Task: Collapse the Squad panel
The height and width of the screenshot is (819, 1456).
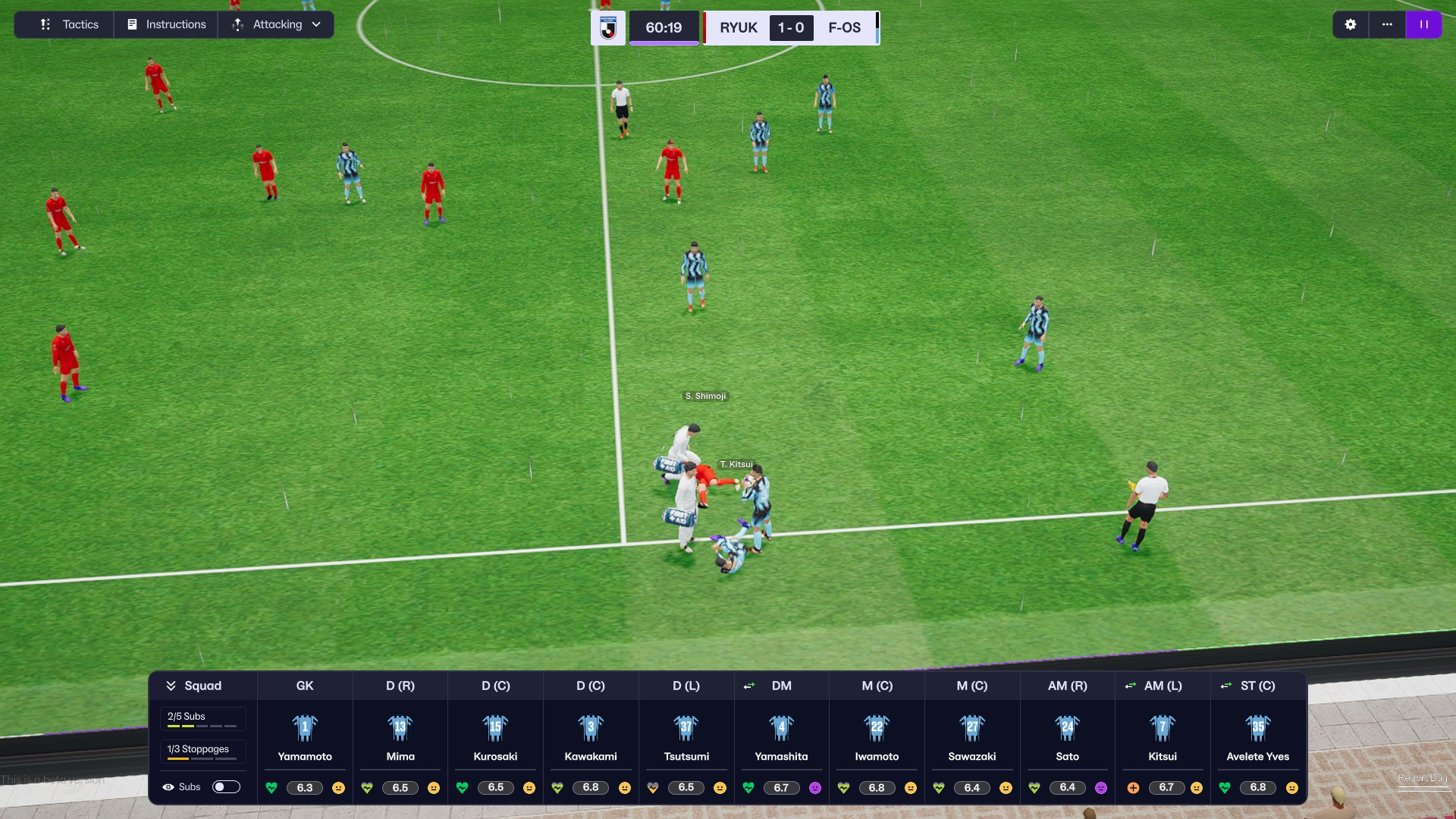Action: tap(194, 686)
